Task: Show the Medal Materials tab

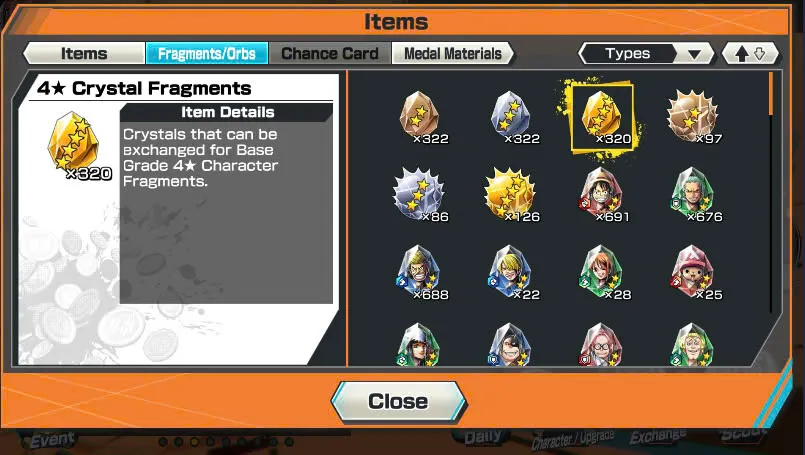Action: pyautogui.click(x=452, y=54)
